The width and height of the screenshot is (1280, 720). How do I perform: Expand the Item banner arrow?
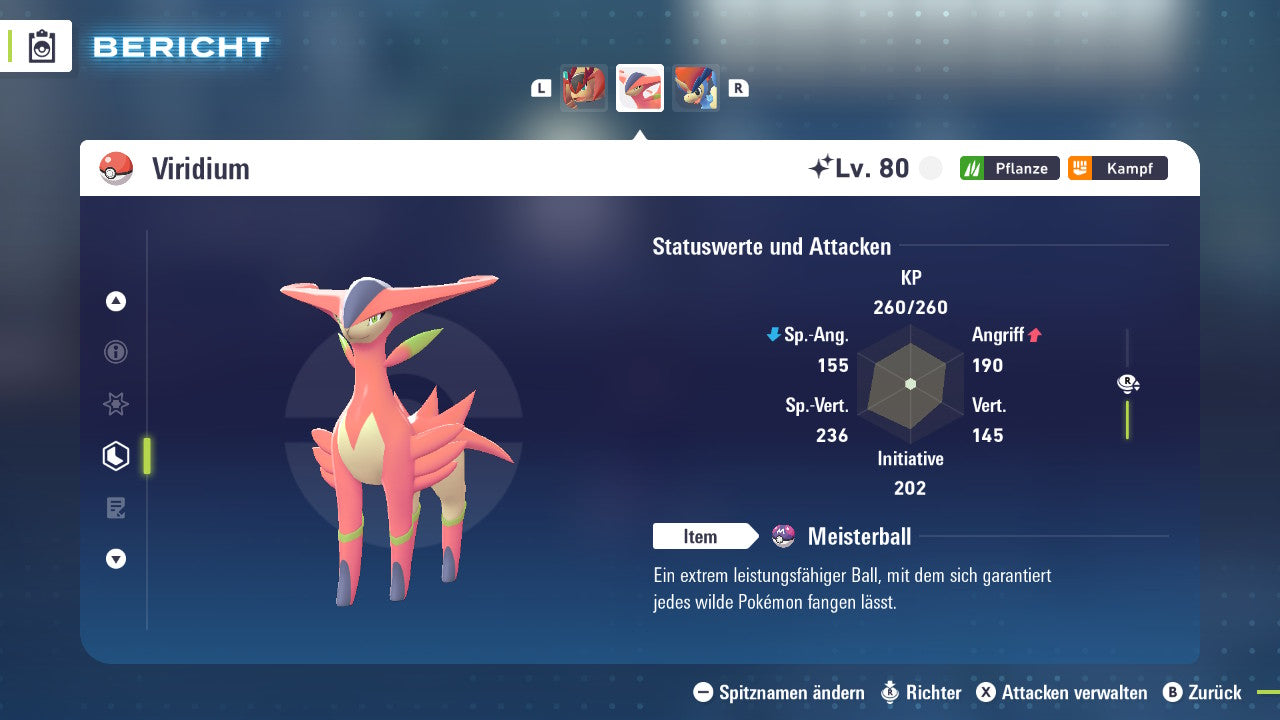753,537
